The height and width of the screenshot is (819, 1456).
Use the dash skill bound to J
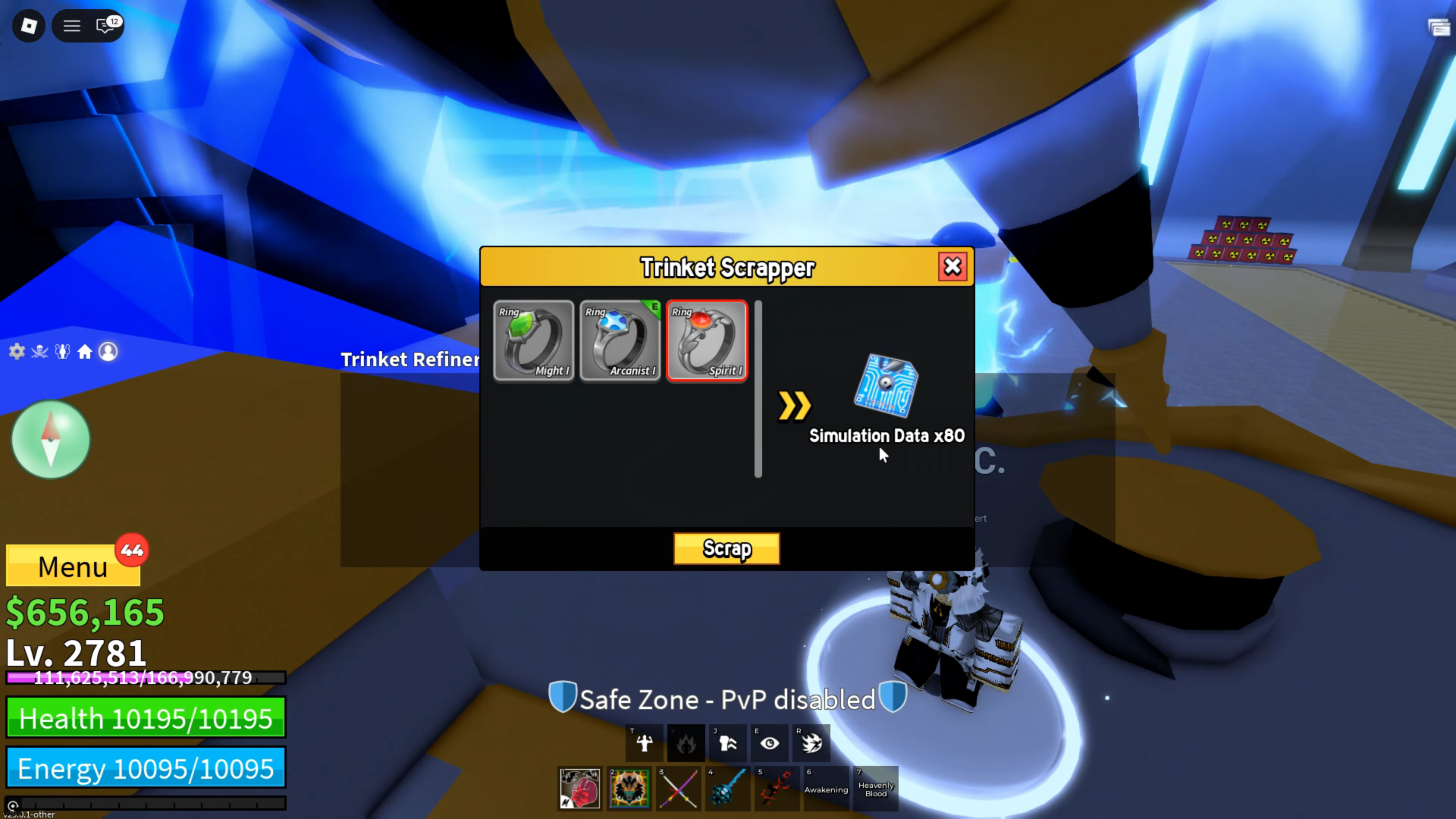tap(727, 743)
